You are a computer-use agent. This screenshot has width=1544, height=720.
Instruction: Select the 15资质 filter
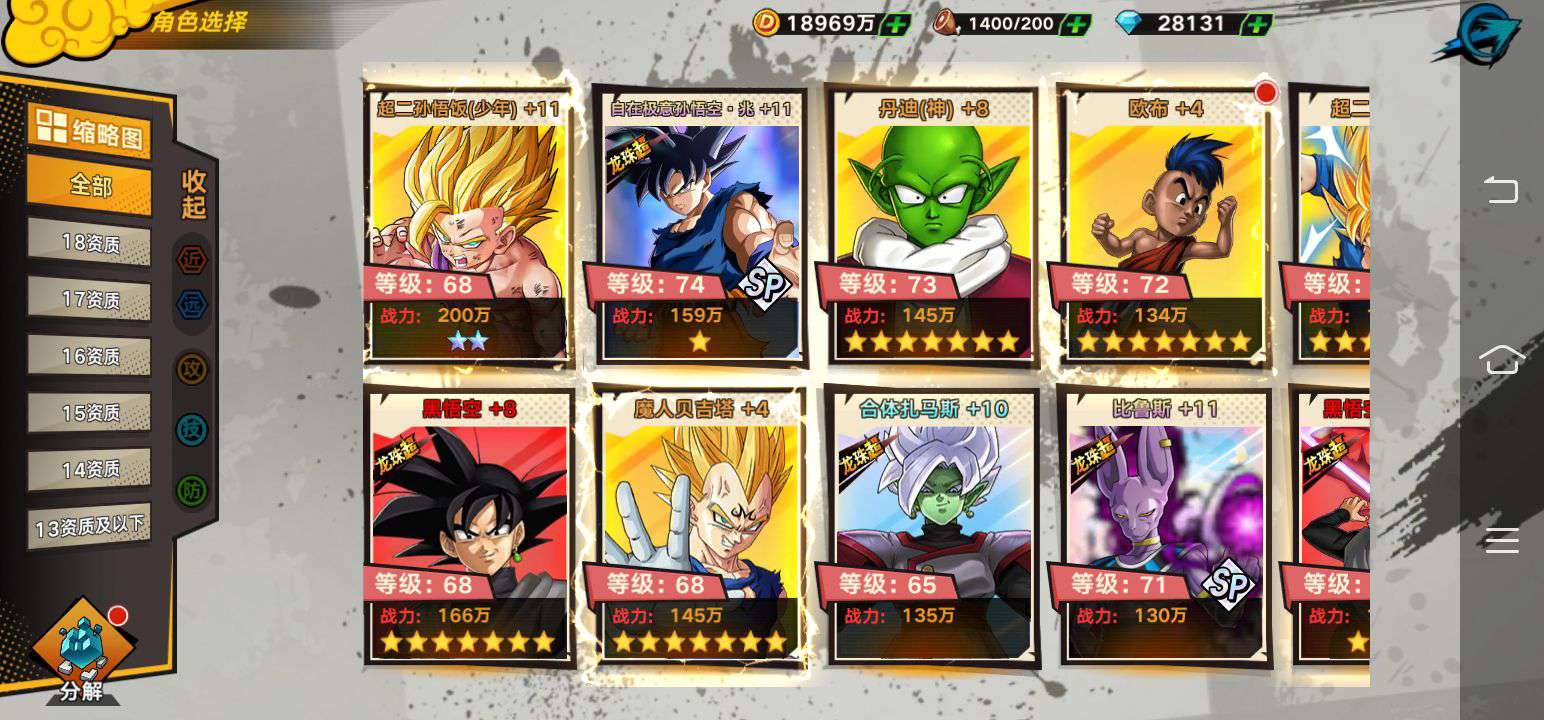pyautogui.click(x=89, y=412)
